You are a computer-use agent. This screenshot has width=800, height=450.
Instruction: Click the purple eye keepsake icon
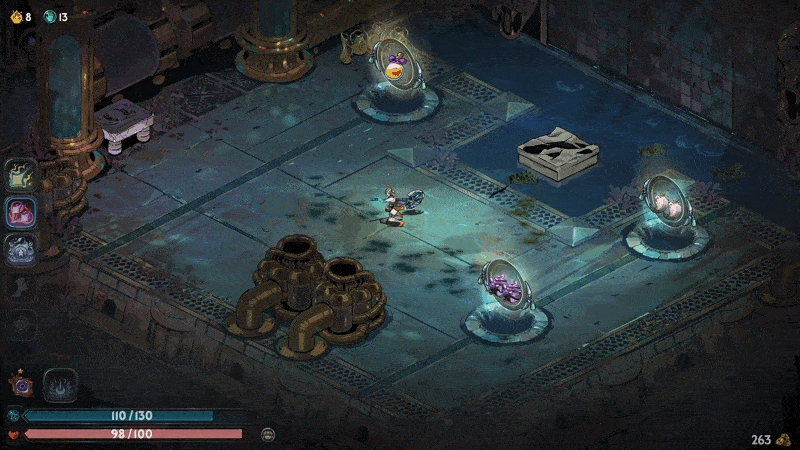(19, 384)
